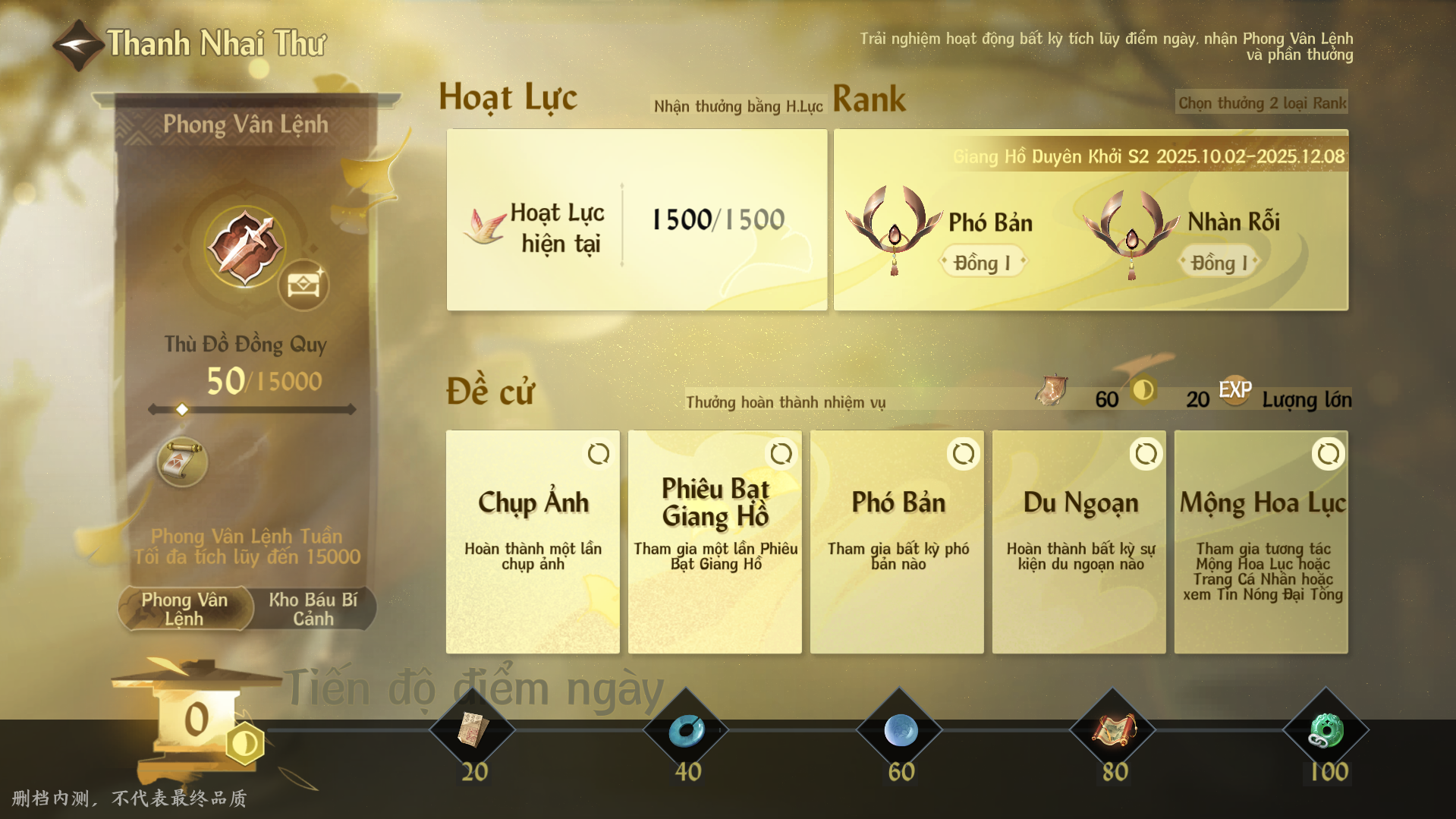The image size is (1456, 819).
Task: Click the treasure chest icon beside emblem
Action: [x=303, y=285]
